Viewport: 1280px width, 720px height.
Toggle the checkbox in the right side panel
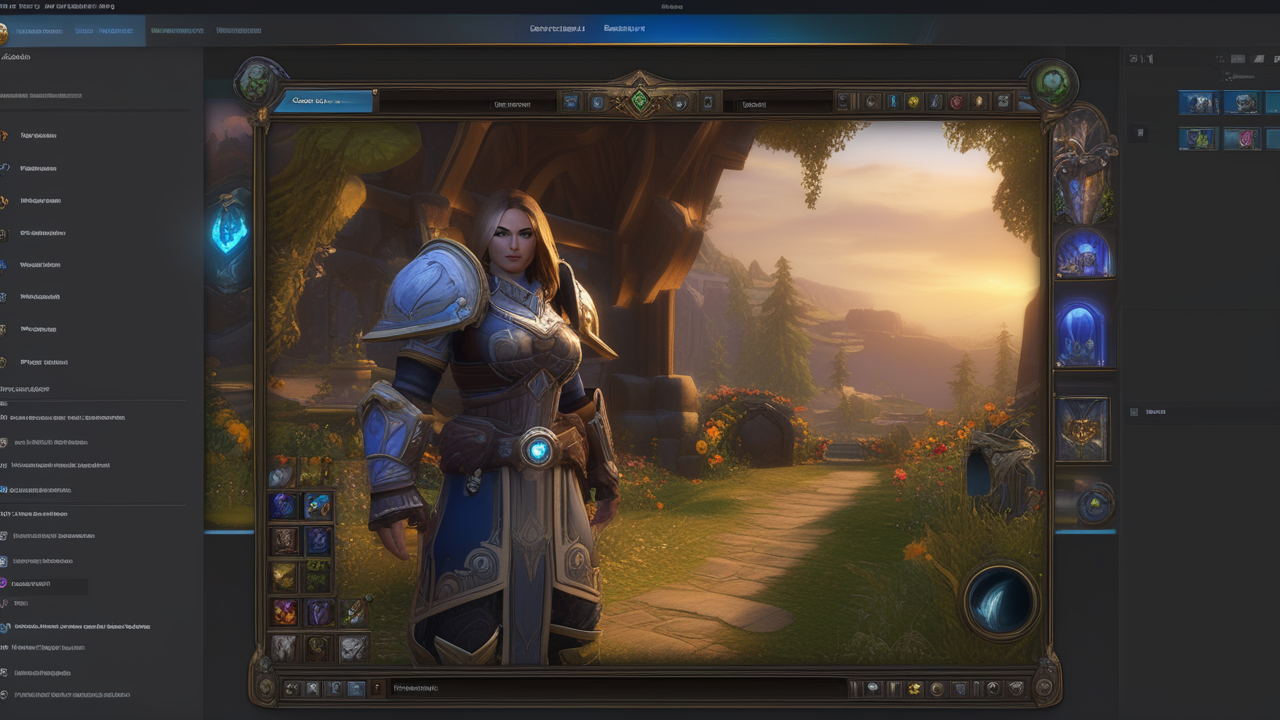point(1134,412)
